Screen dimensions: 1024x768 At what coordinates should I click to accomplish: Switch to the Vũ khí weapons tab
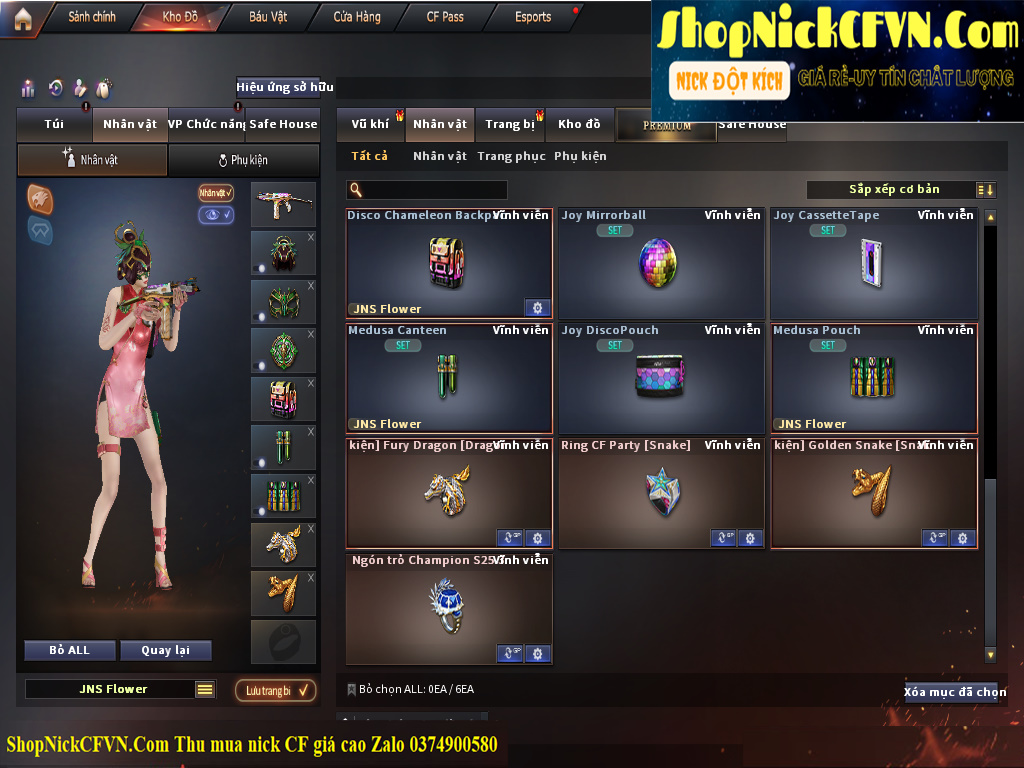point(370,124)
